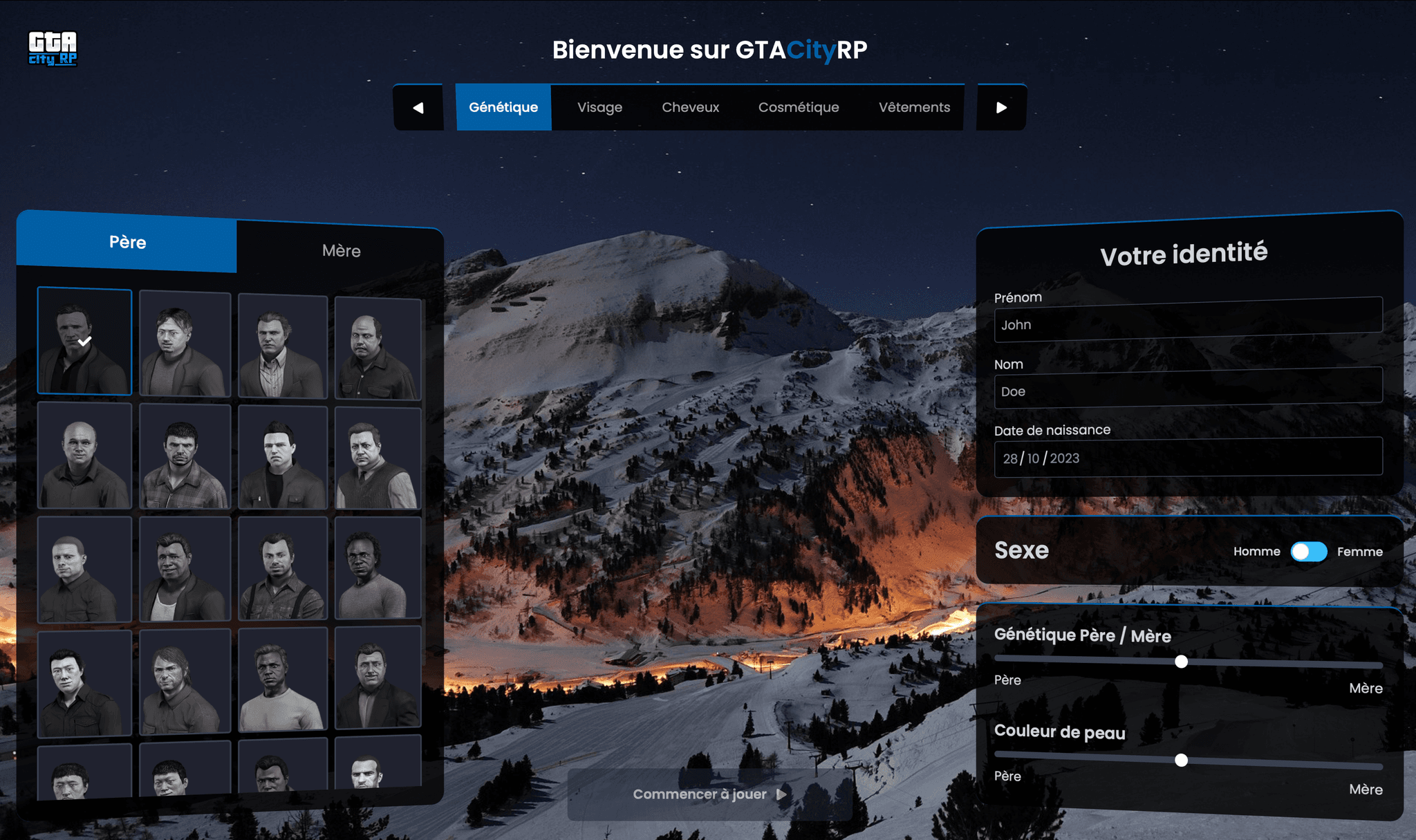This screenshot has width=1416, height=840.
Task: Open the Visage tab
Action: click(x=599, y=107)
